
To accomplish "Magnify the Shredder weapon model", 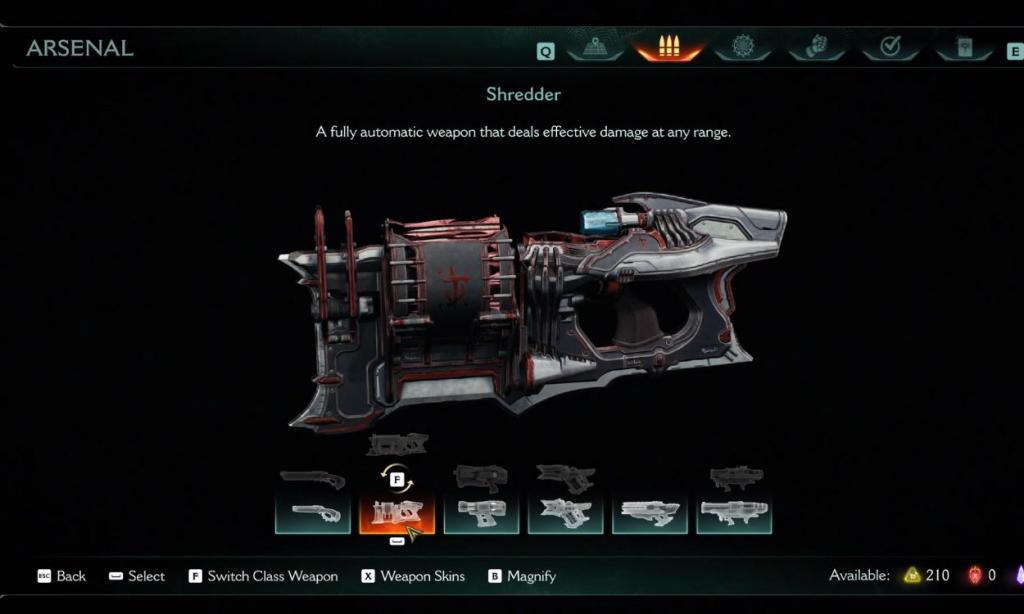I will [x=522, y=576].
